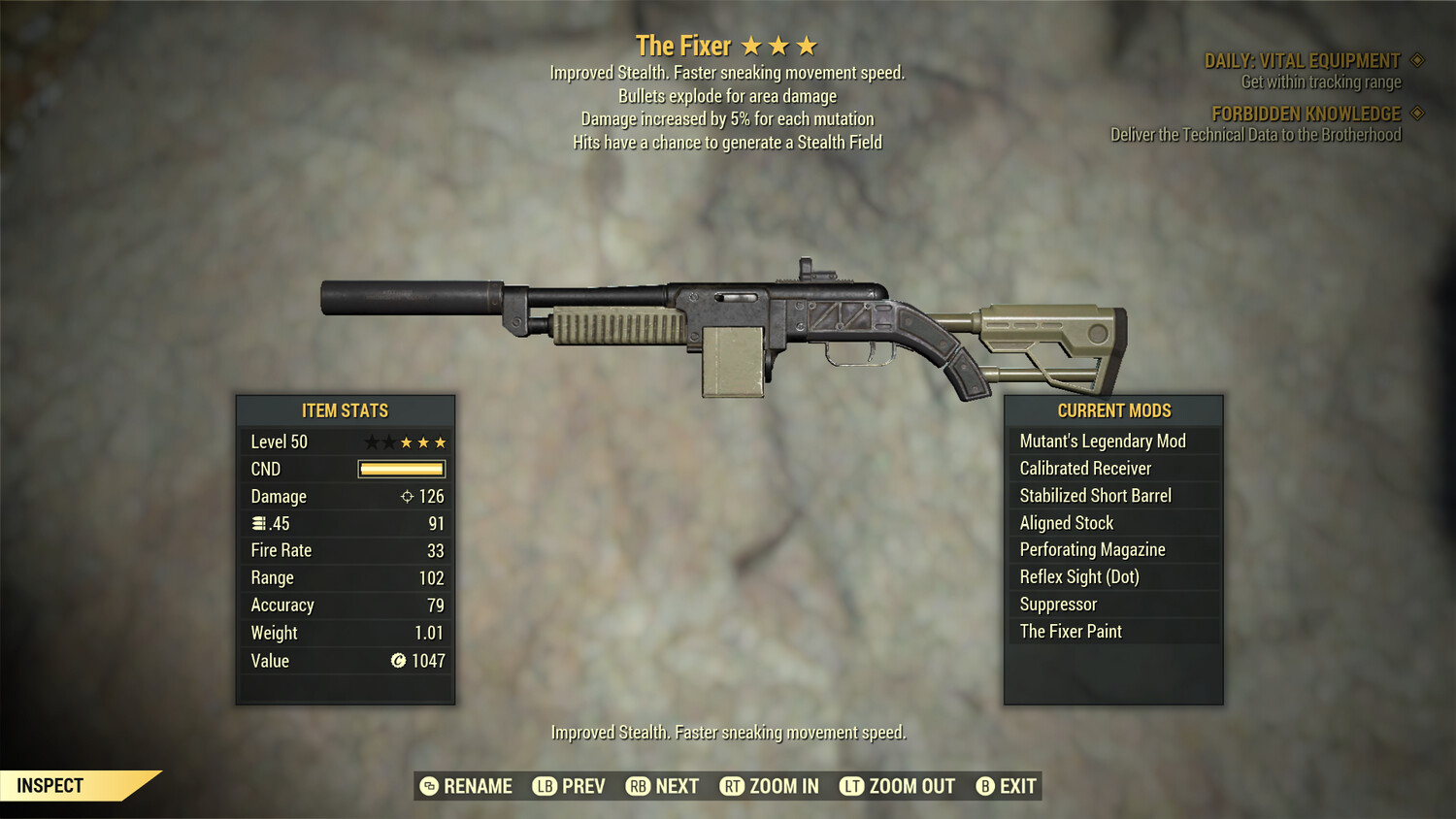This screenshot has height=819, width=1456.
Task: Click the caps icon next to Value 1047
Action: [397, 661]
